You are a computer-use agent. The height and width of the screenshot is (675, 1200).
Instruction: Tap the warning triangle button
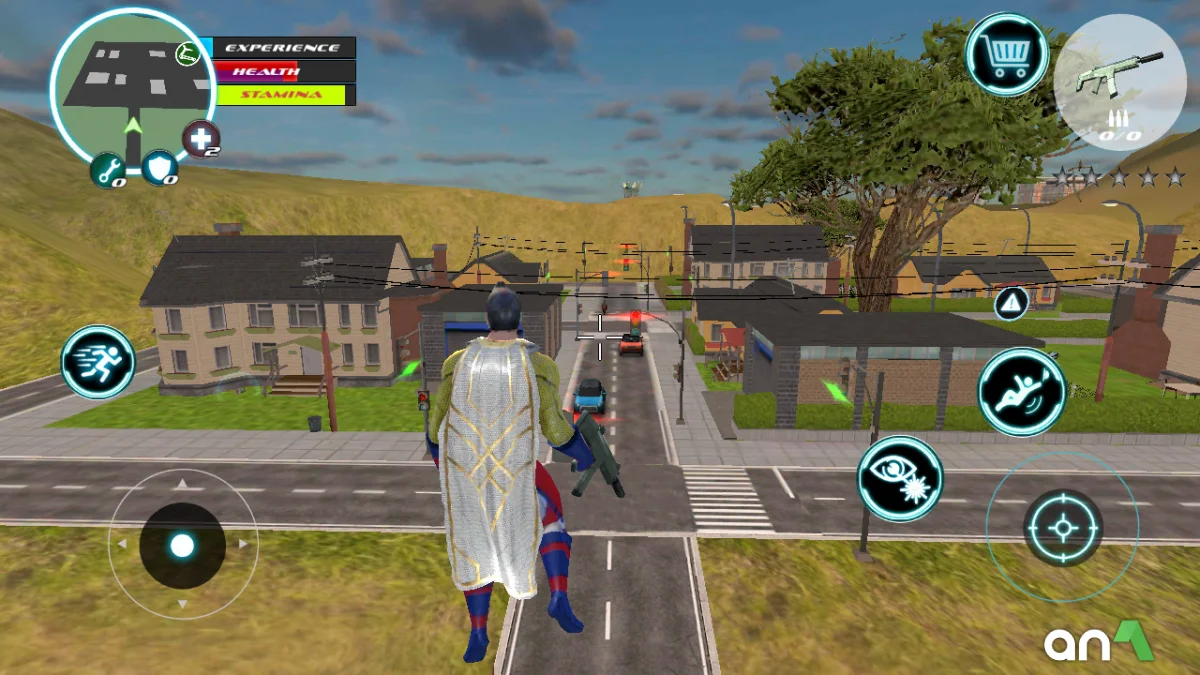pyautogui.click(x=1012, y=302)
